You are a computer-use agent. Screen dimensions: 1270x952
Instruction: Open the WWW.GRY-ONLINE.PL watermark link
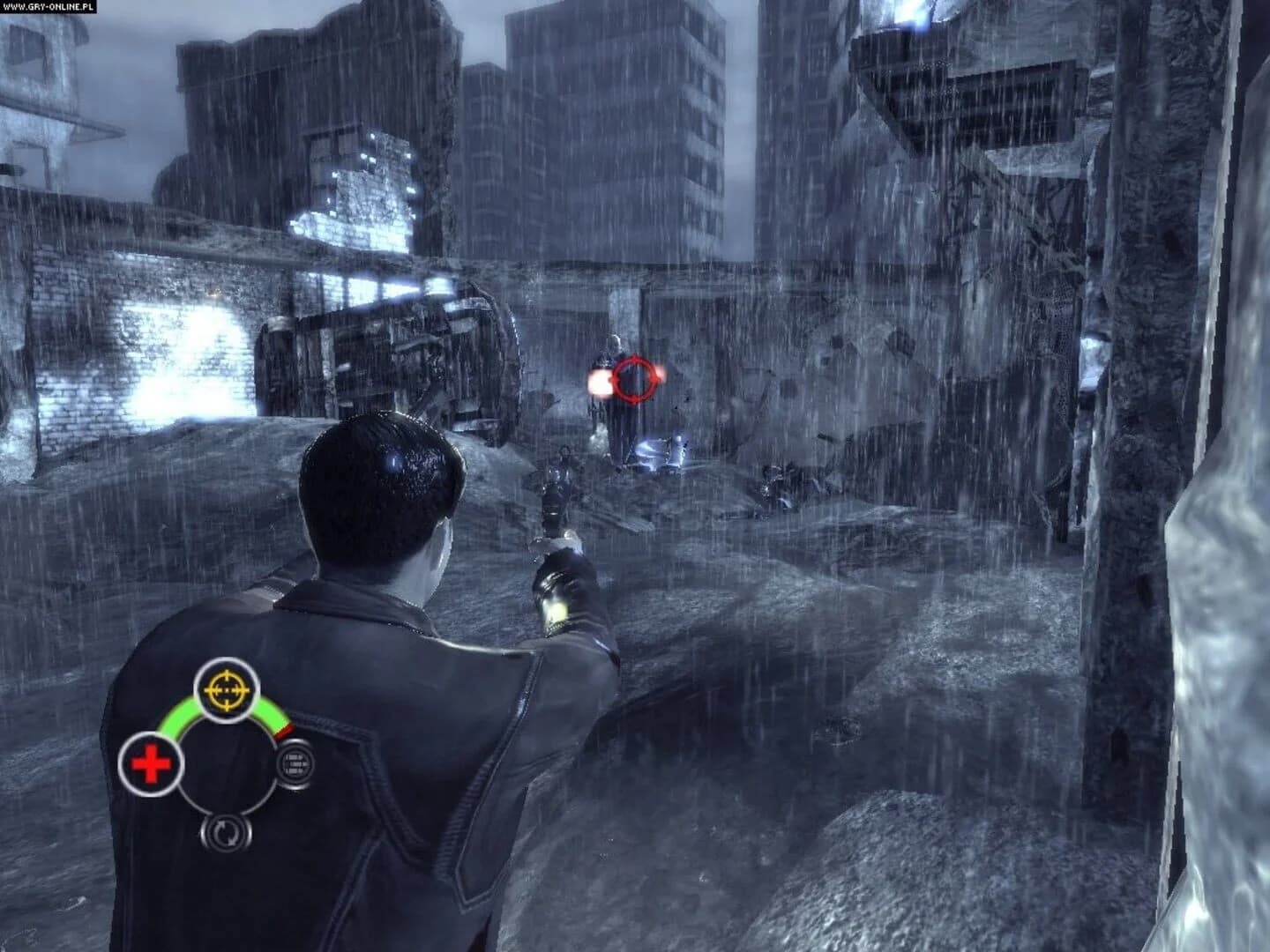[48, 7]
